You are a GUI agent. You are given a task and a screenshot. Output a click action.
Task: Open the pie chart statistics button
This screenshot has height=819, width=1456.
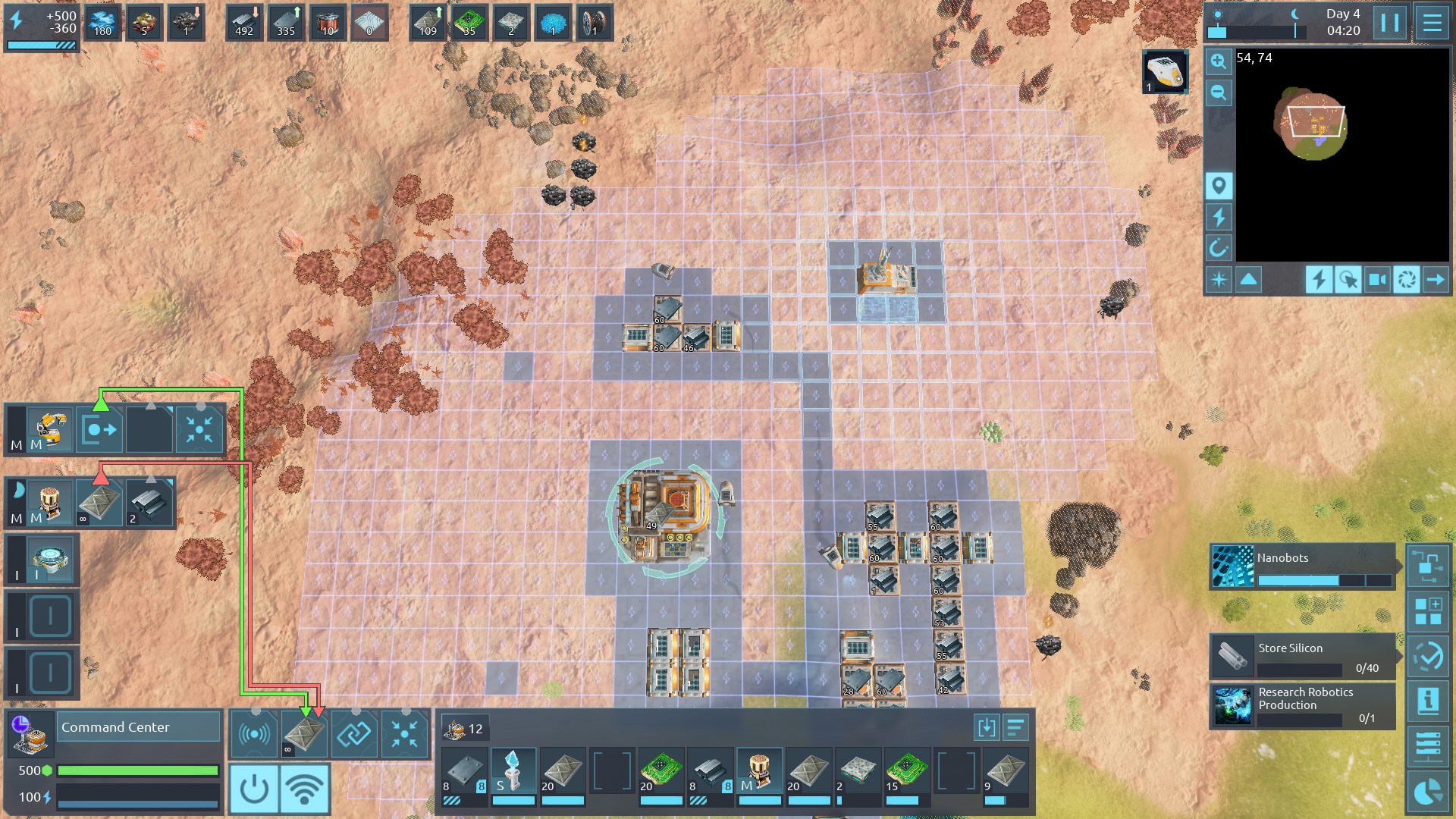click(1428, 793)
